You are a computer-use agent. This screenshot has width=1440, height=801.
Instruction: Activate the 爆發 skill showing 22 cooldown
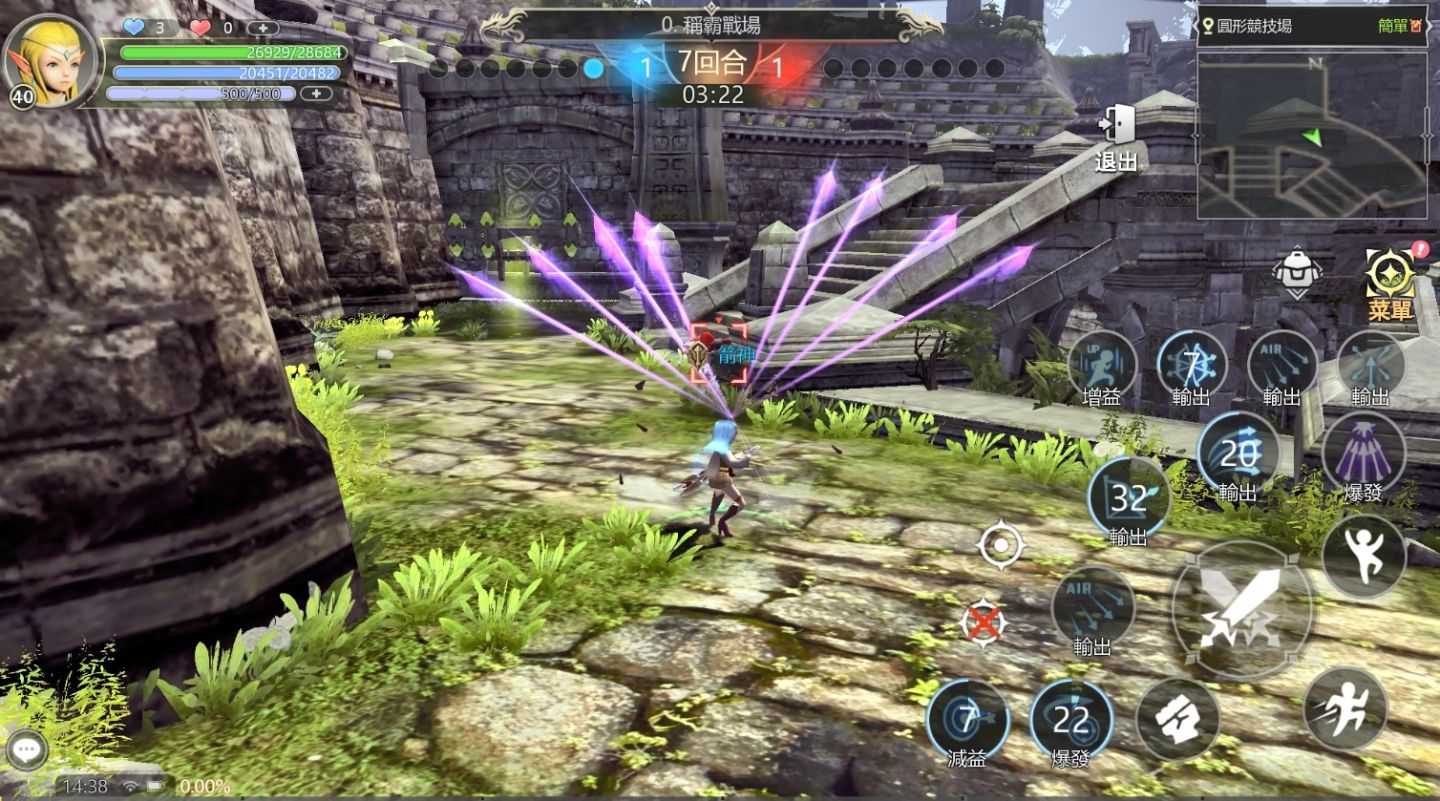pyautogui.click(x=1071, y=719)
